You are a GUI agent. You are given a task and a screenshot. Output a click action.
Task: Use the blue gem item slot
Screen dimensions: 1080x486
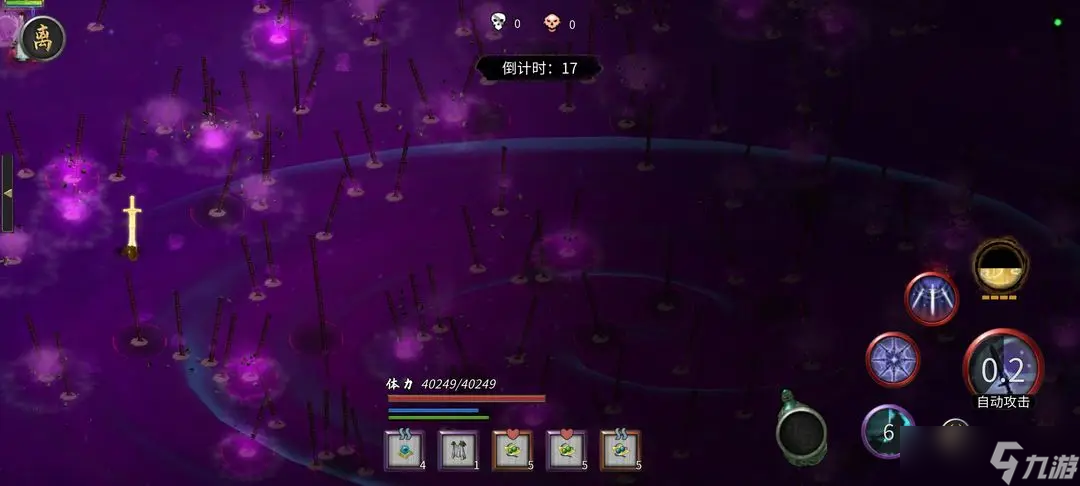(405, 451)
